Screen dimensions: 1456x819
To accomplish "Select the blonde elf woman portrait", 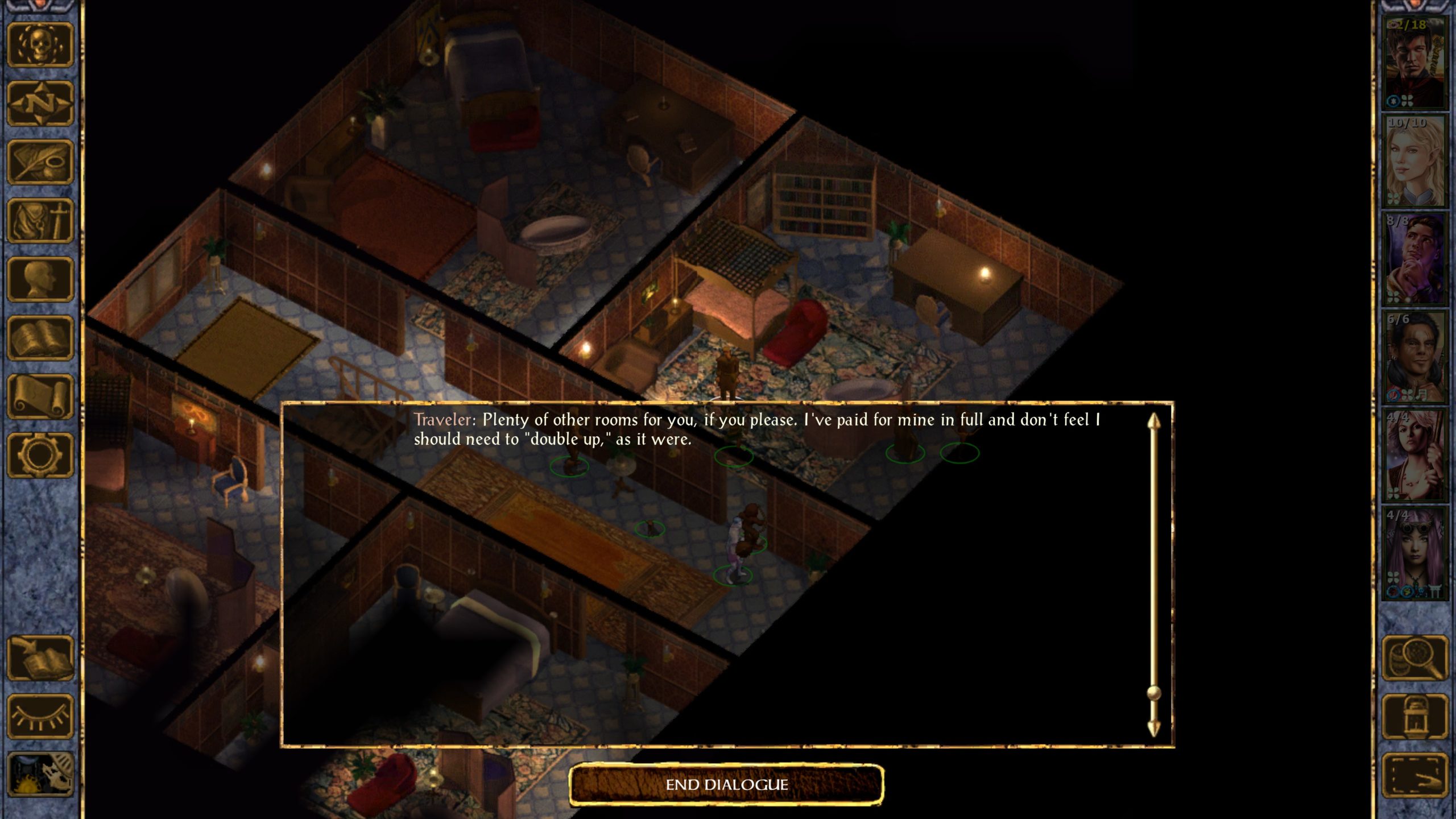I will click(1414, 161).
